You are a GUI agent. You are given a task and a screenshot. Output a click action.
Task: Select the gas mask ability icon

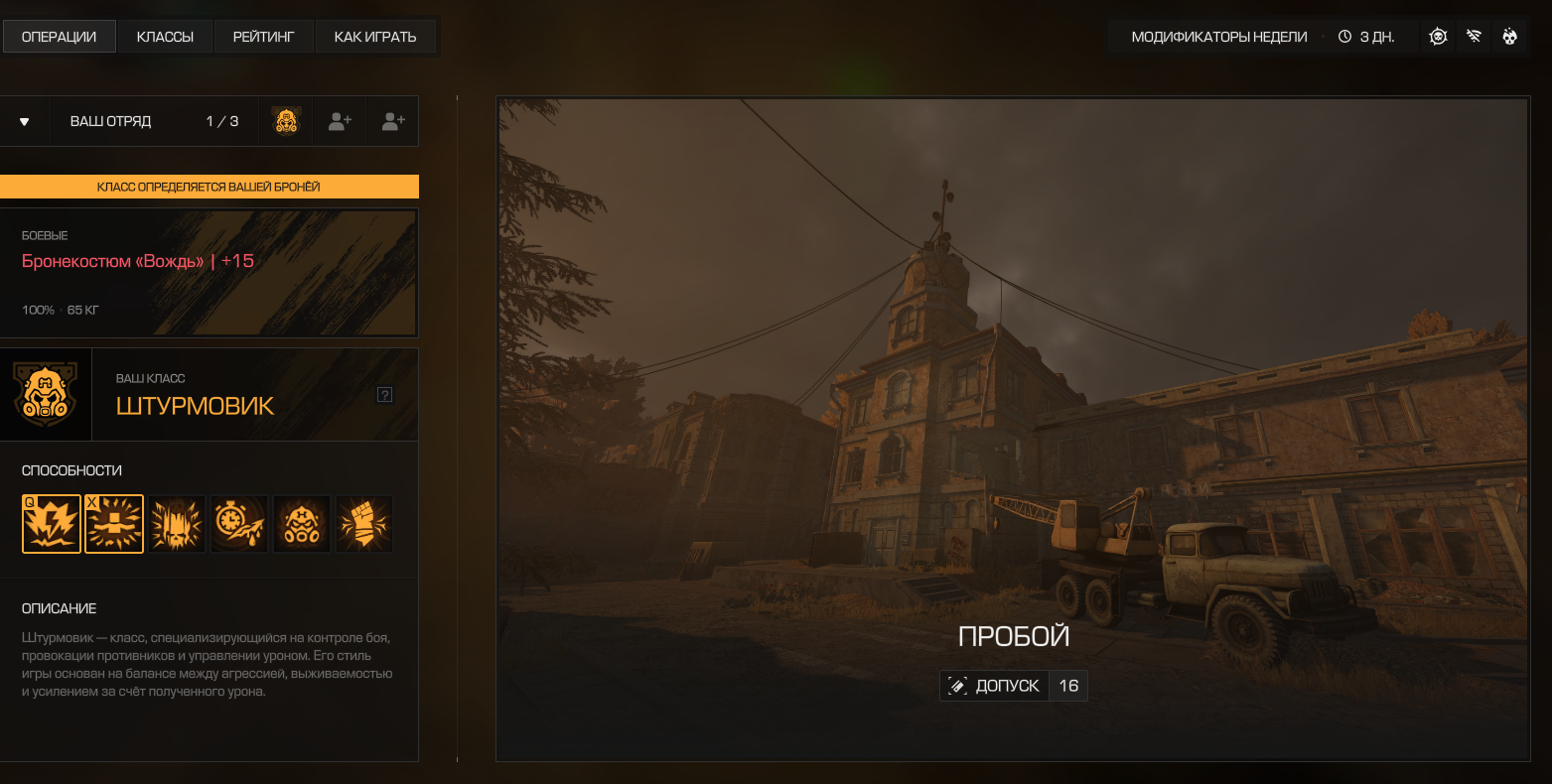coord(302,524)
